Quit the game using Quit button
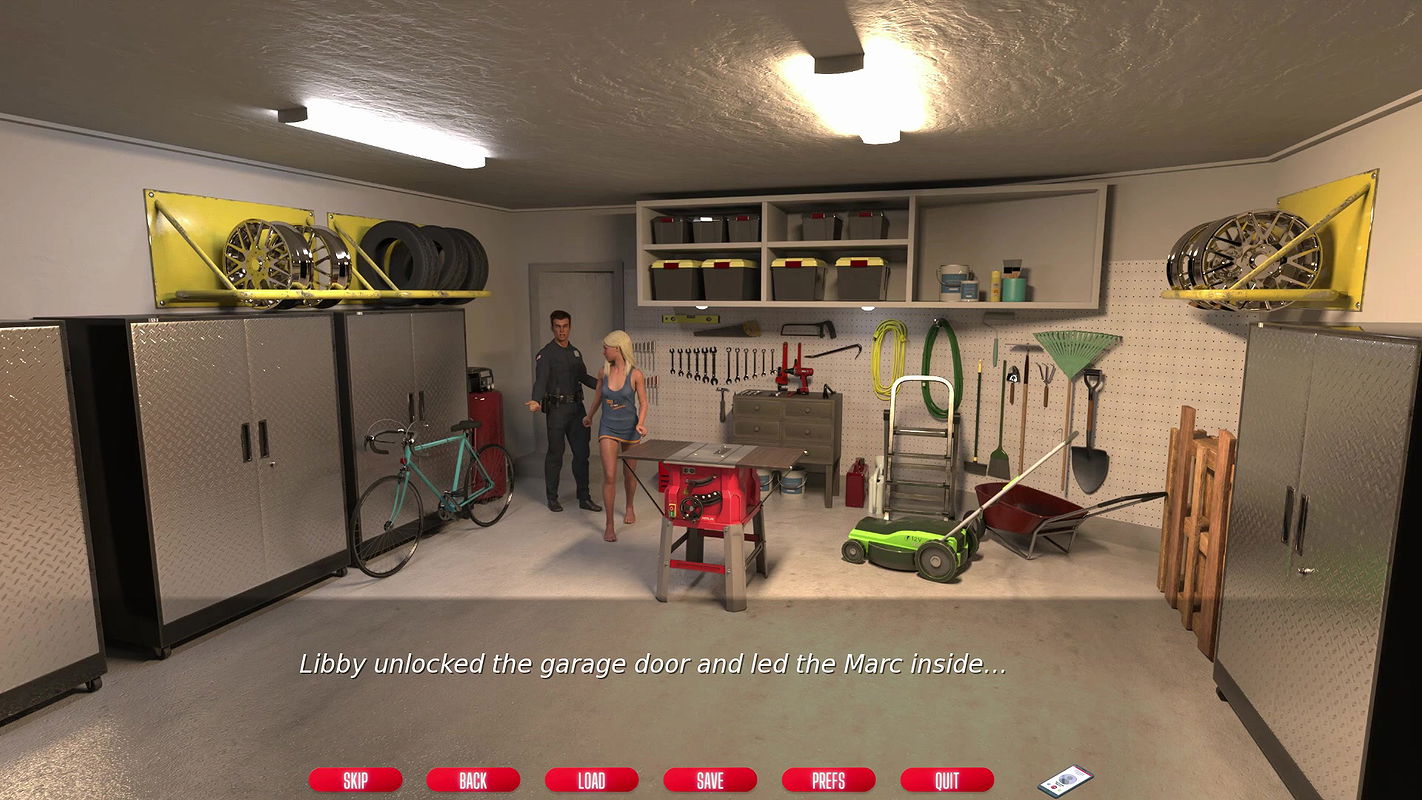Viewport: 1422px width, 800px height. (946, 780)
